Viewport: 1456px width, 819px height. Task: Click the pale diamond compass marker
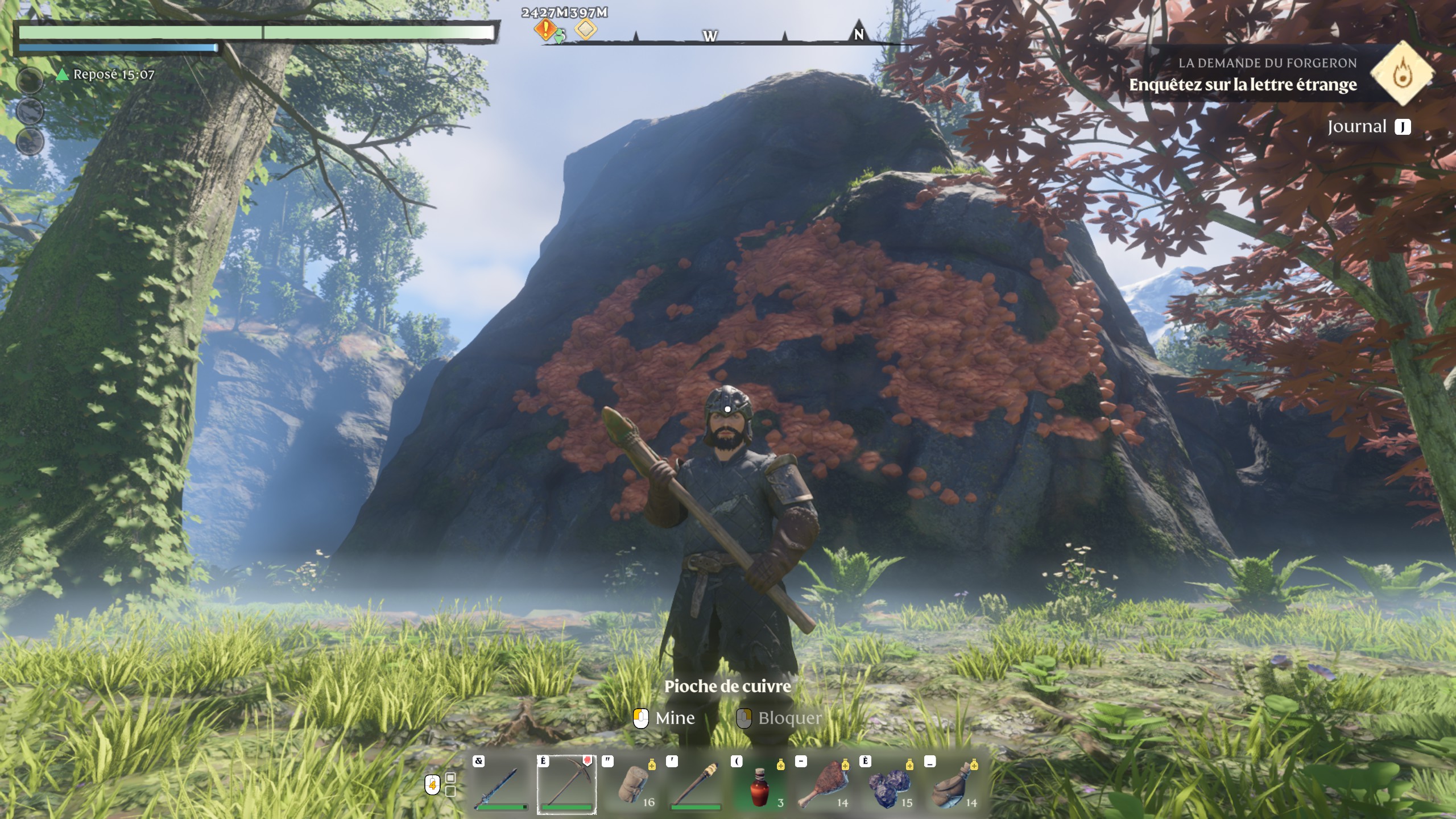[x=586, y=28]
